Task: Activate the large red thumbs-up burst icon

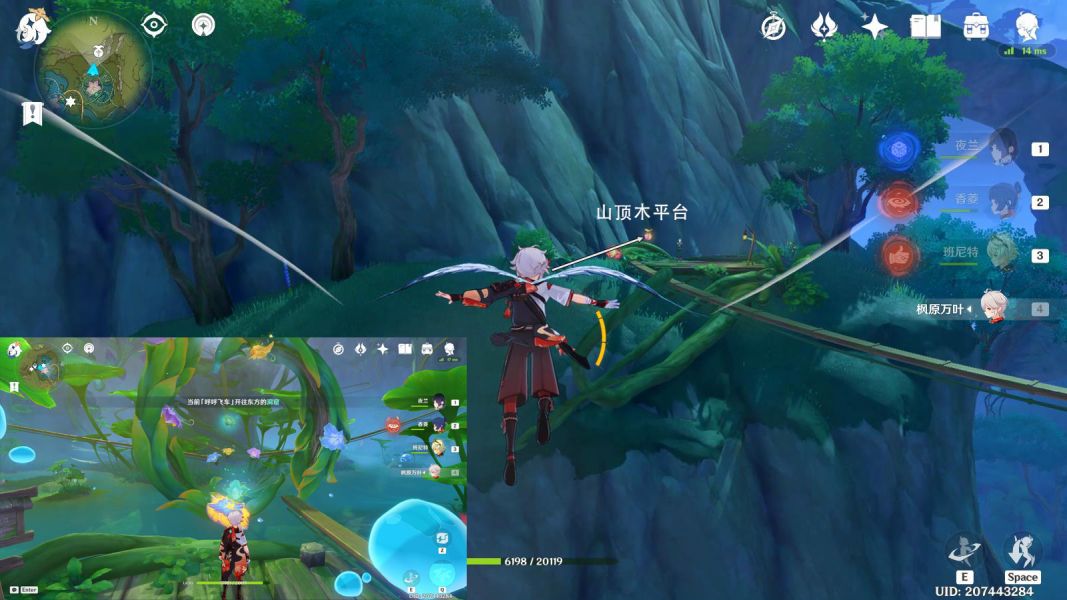Action: pyautogui.click(x=899, y=256)
